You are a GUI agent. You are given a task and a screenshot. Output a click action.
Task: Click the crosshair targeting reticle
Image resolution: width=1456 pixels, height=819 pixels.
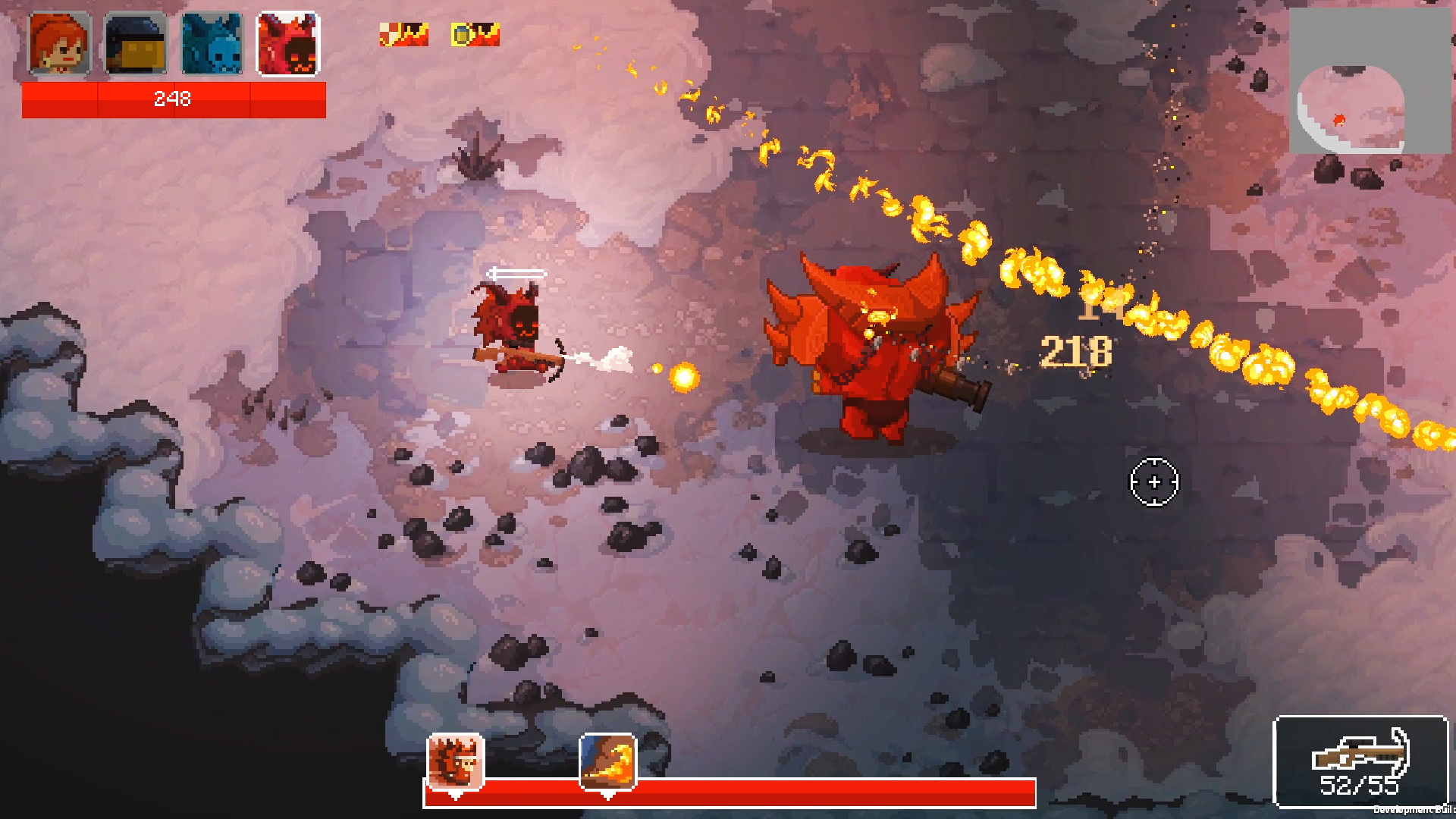click(x=1154, y=481)
